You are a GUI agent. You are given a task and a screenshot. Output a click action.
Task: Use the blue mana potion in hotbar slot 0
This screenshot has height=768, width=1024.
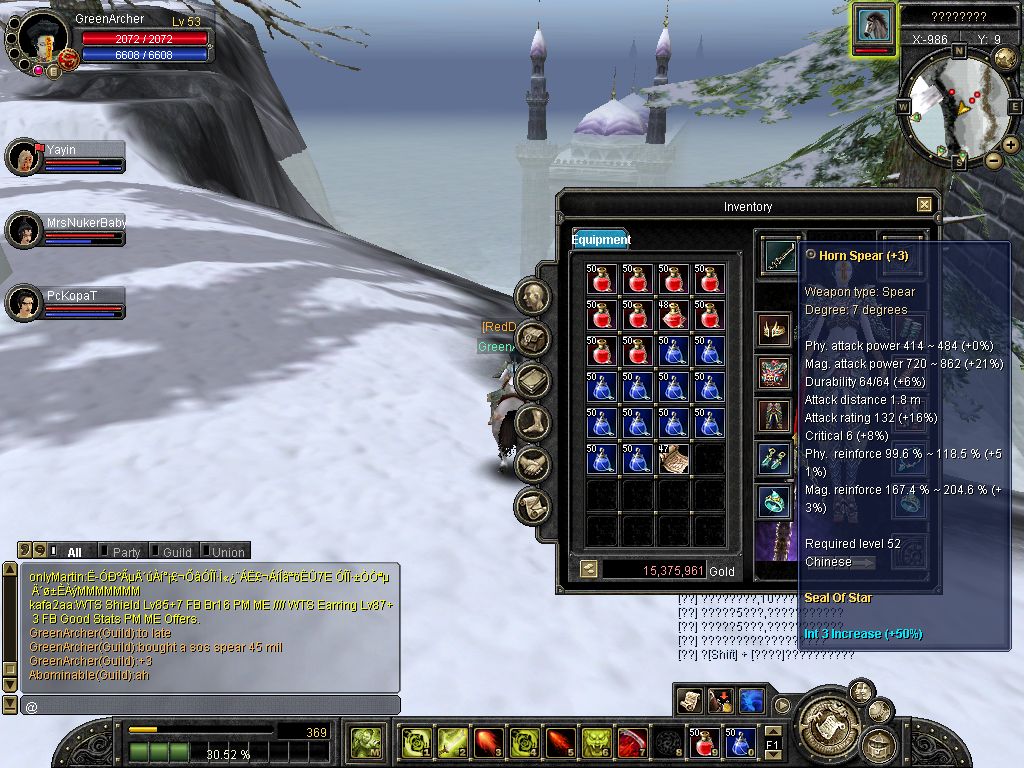(740, 743)
